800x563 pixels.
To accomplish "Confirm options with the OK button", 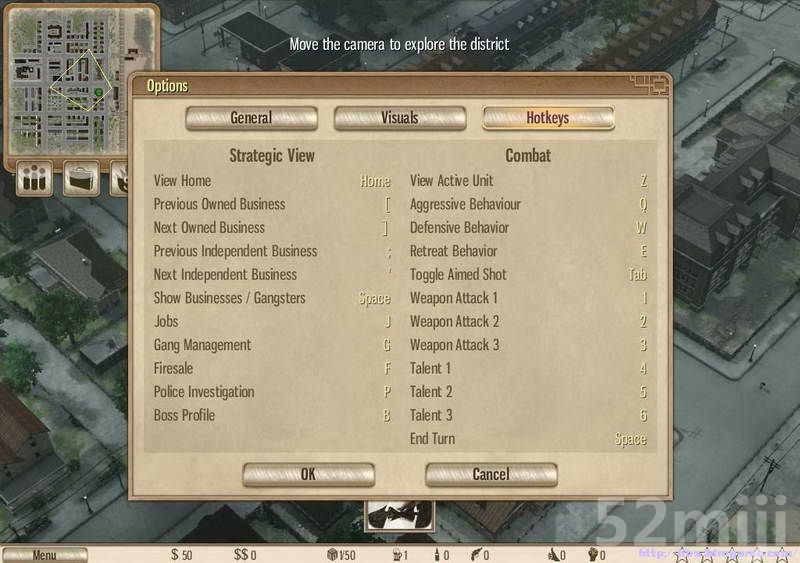I will [x=308, y=474].
